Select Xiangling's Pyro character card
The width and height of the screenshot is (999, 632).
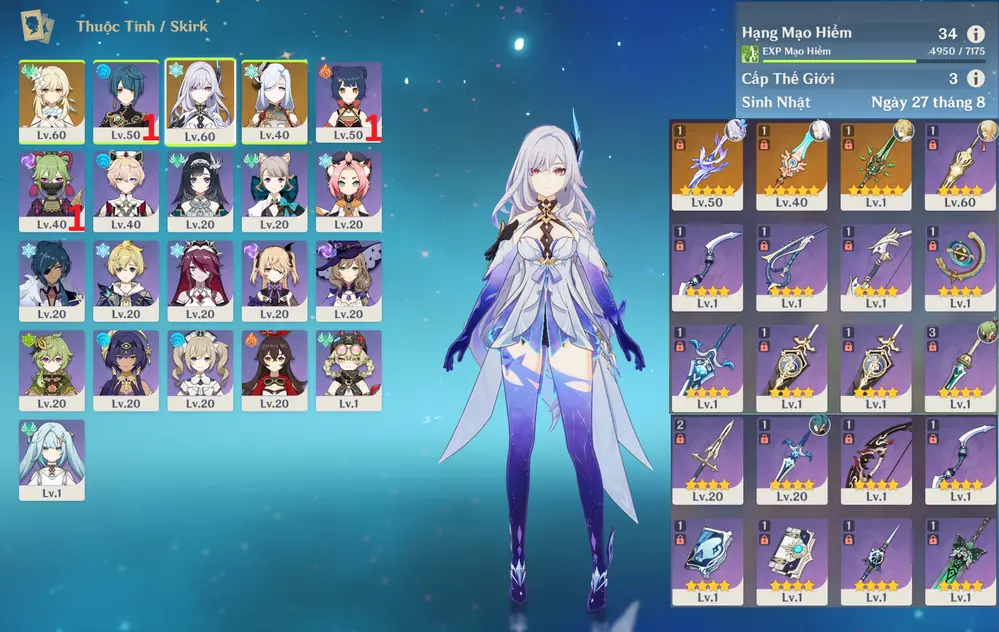click(x=348, y=102)
